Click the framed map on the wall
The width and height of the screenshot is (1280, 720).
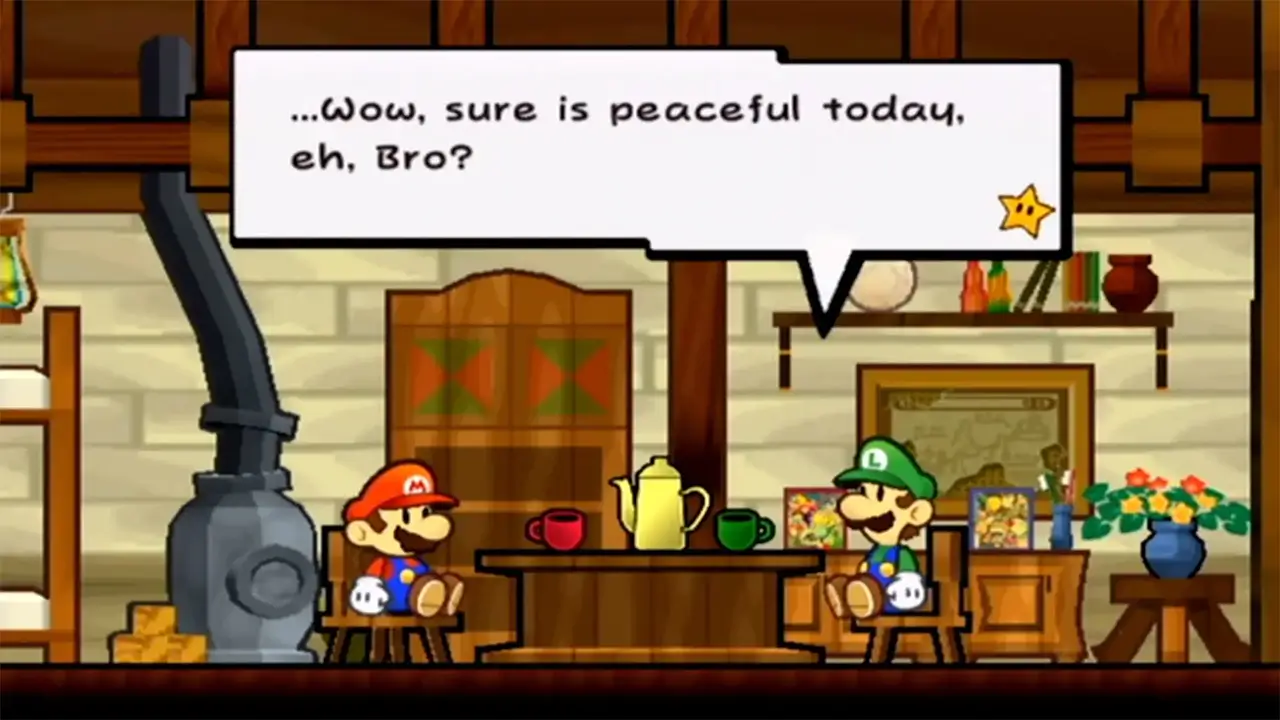tap(975, 420)
